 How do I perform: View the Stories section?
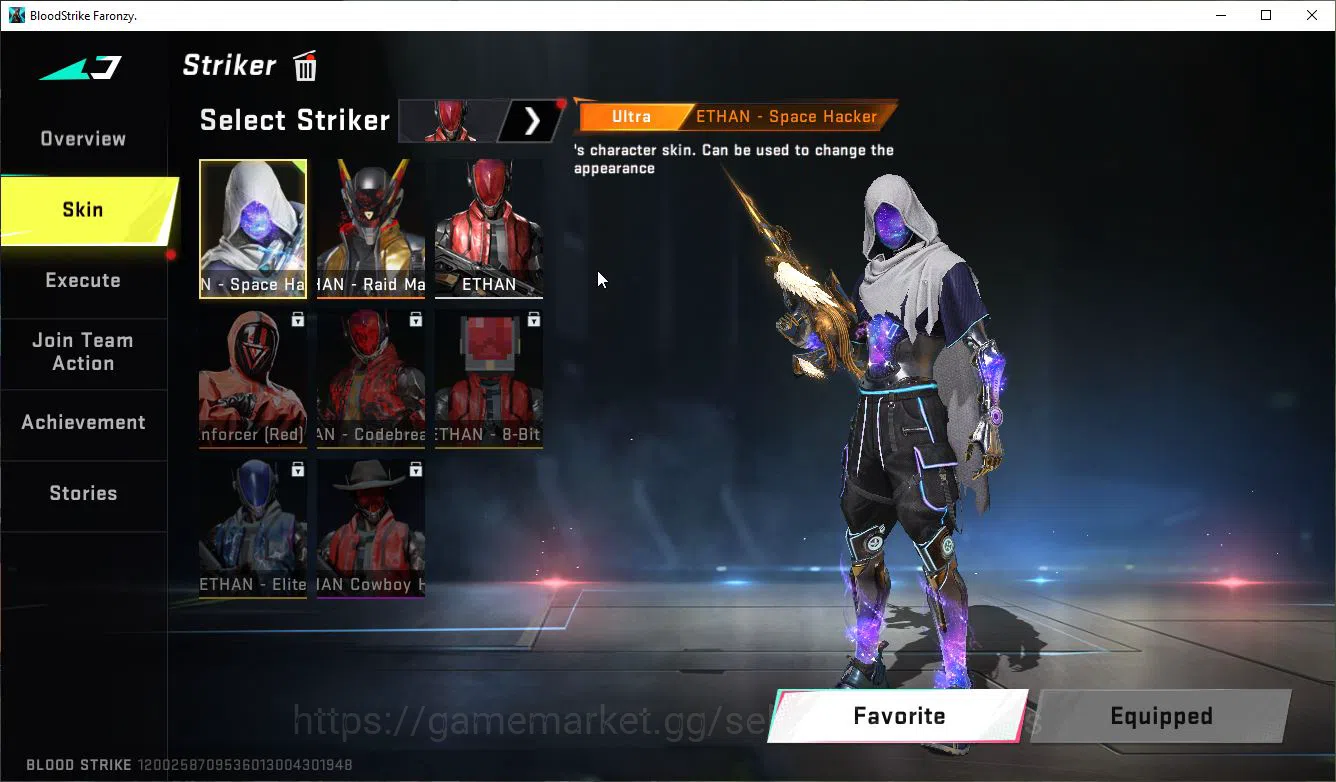pyautogui.click(x=82, y=492)
